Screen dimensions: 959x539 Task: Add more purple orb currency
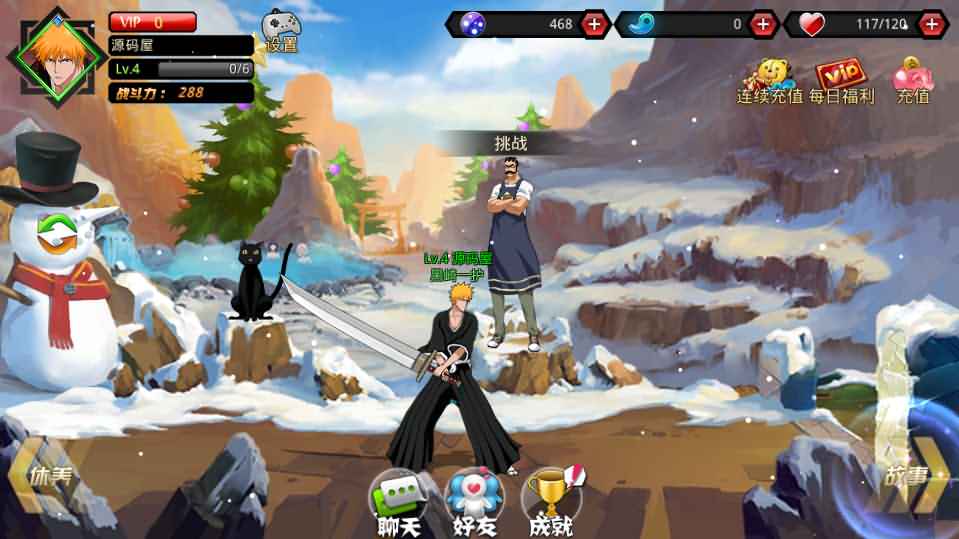594,23
